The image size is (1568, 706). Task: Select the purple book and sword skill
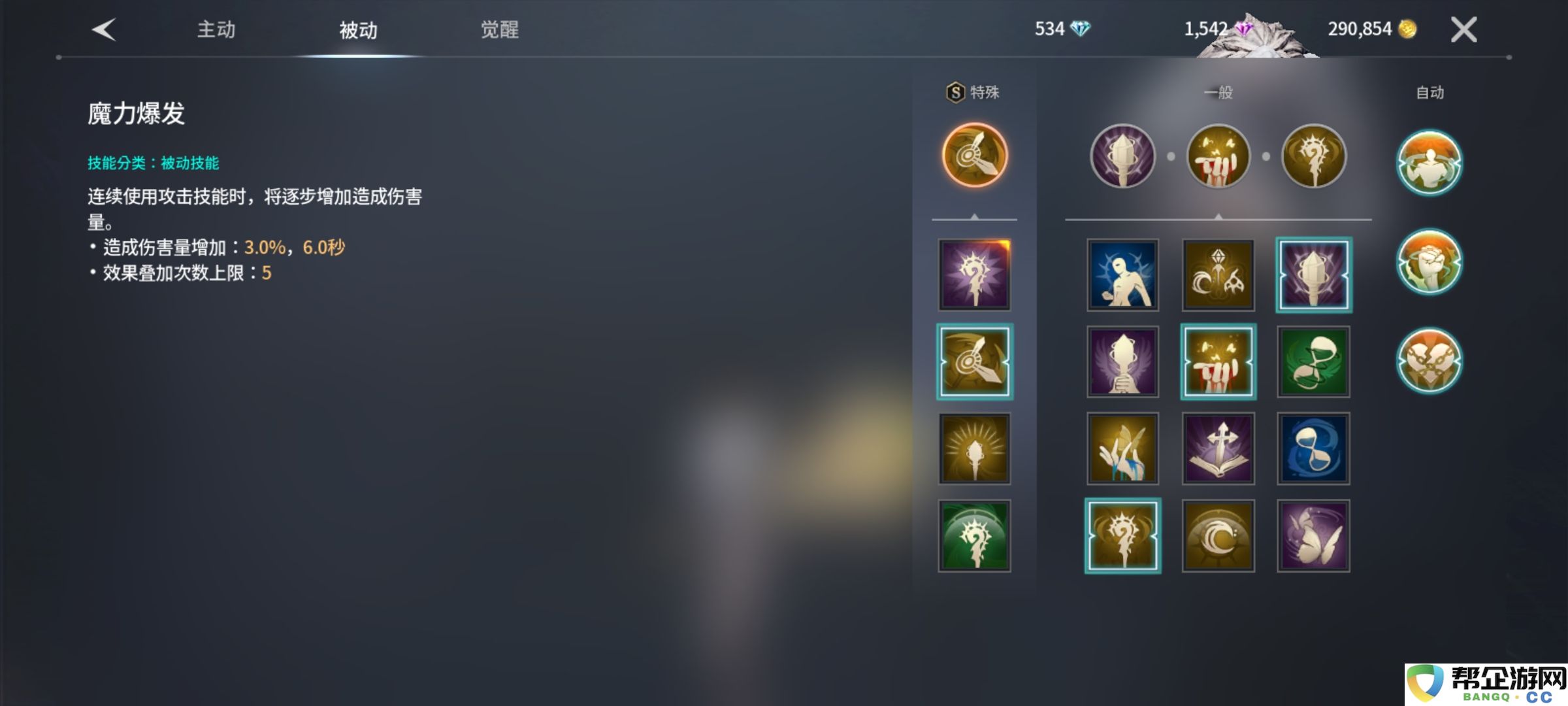point(1218,448)
